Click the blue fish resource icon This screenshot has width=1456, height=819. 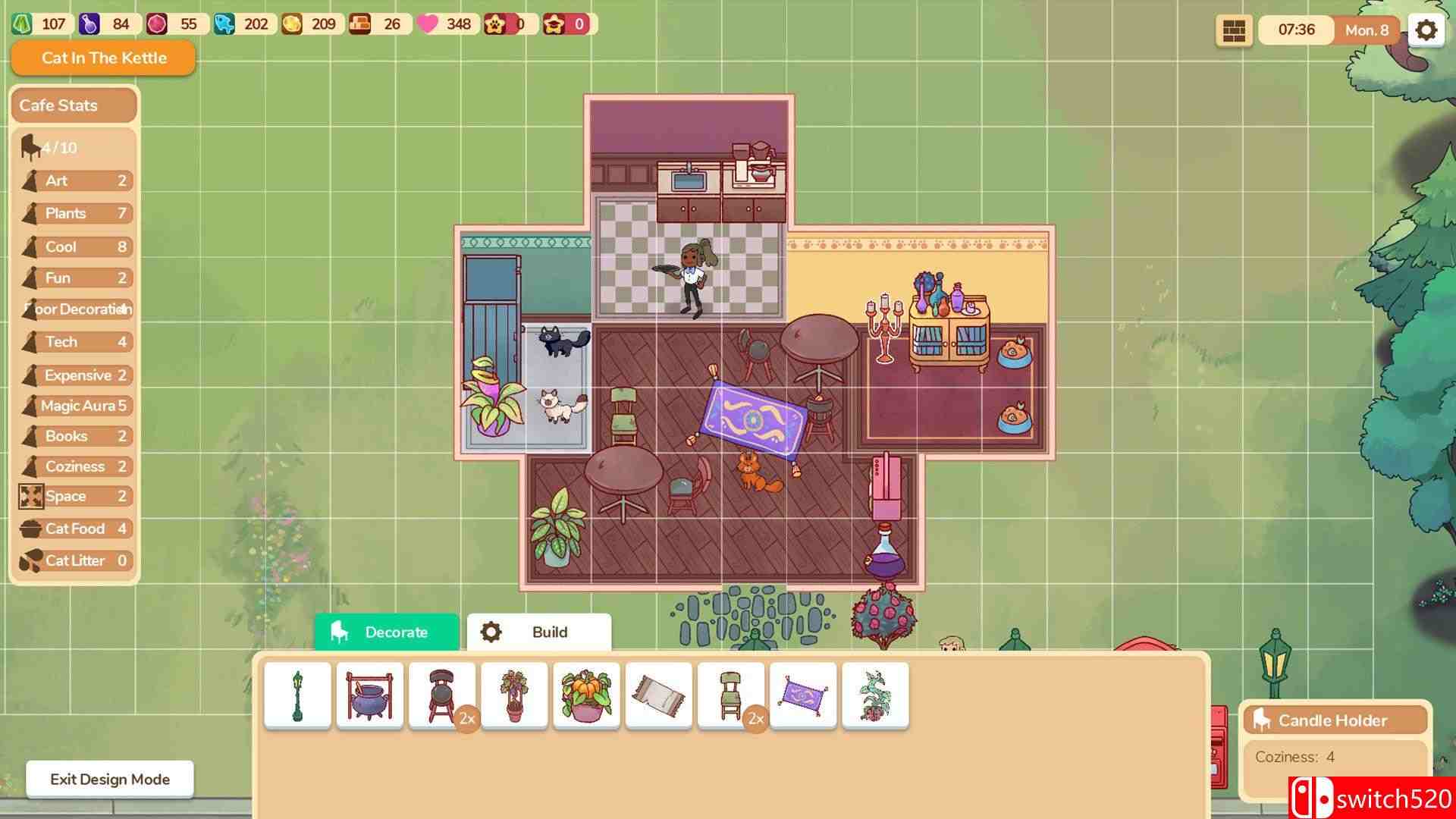click(x=225, y=24)
